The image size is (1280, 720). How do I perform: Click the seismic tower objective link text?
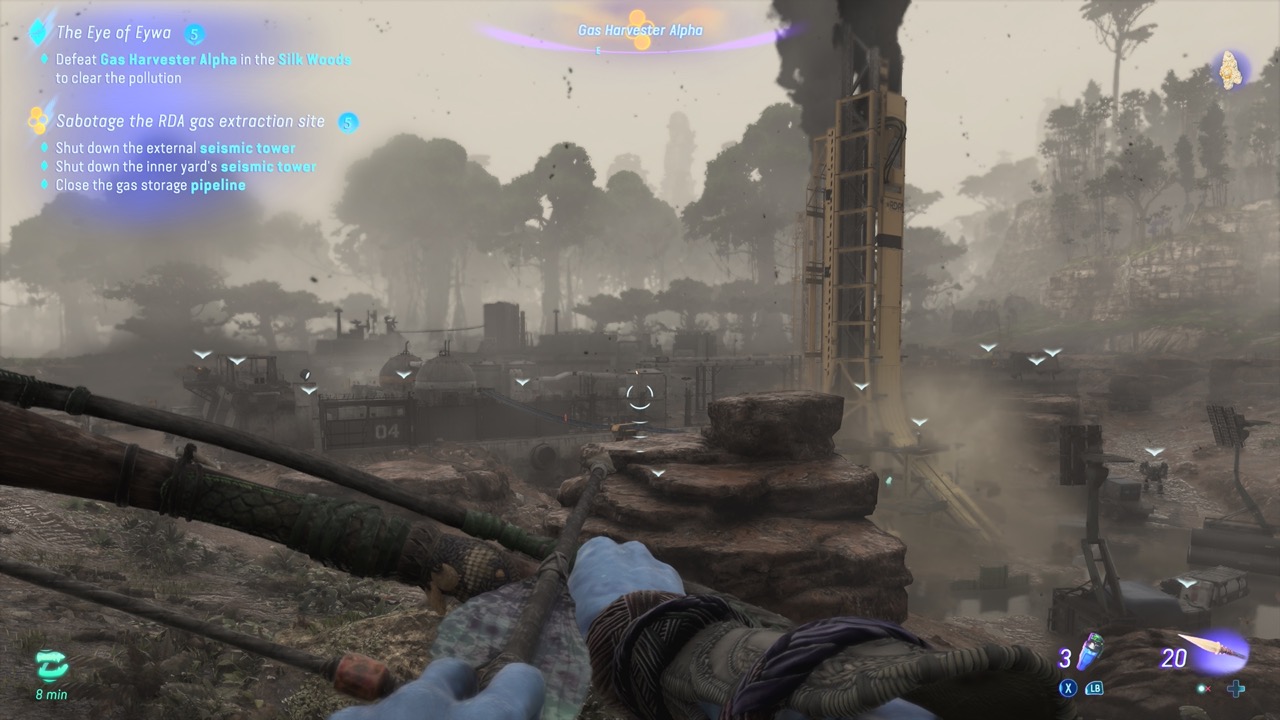(247, 148)
